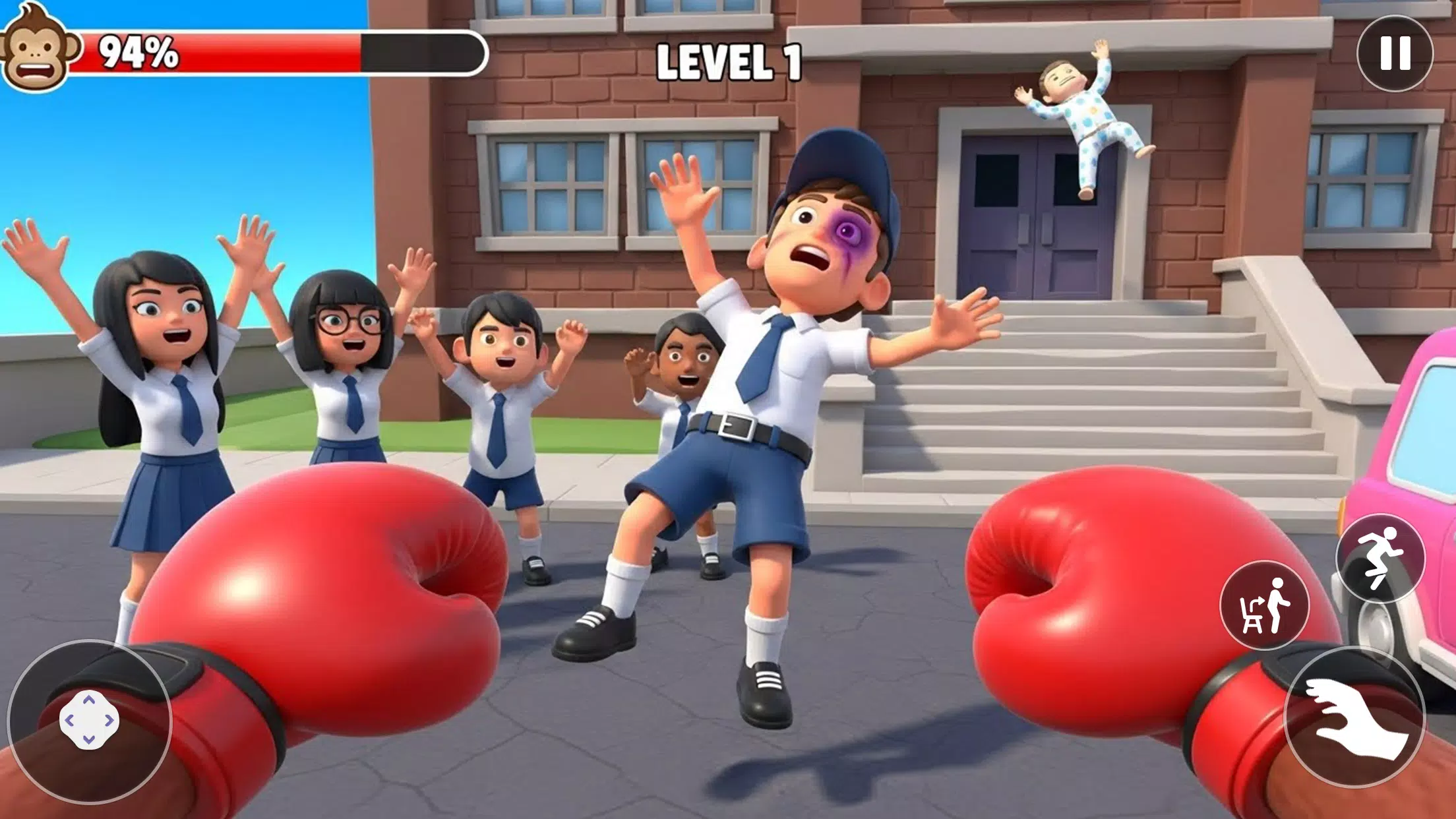Hit the hand slap attack button

(1354, 717)
